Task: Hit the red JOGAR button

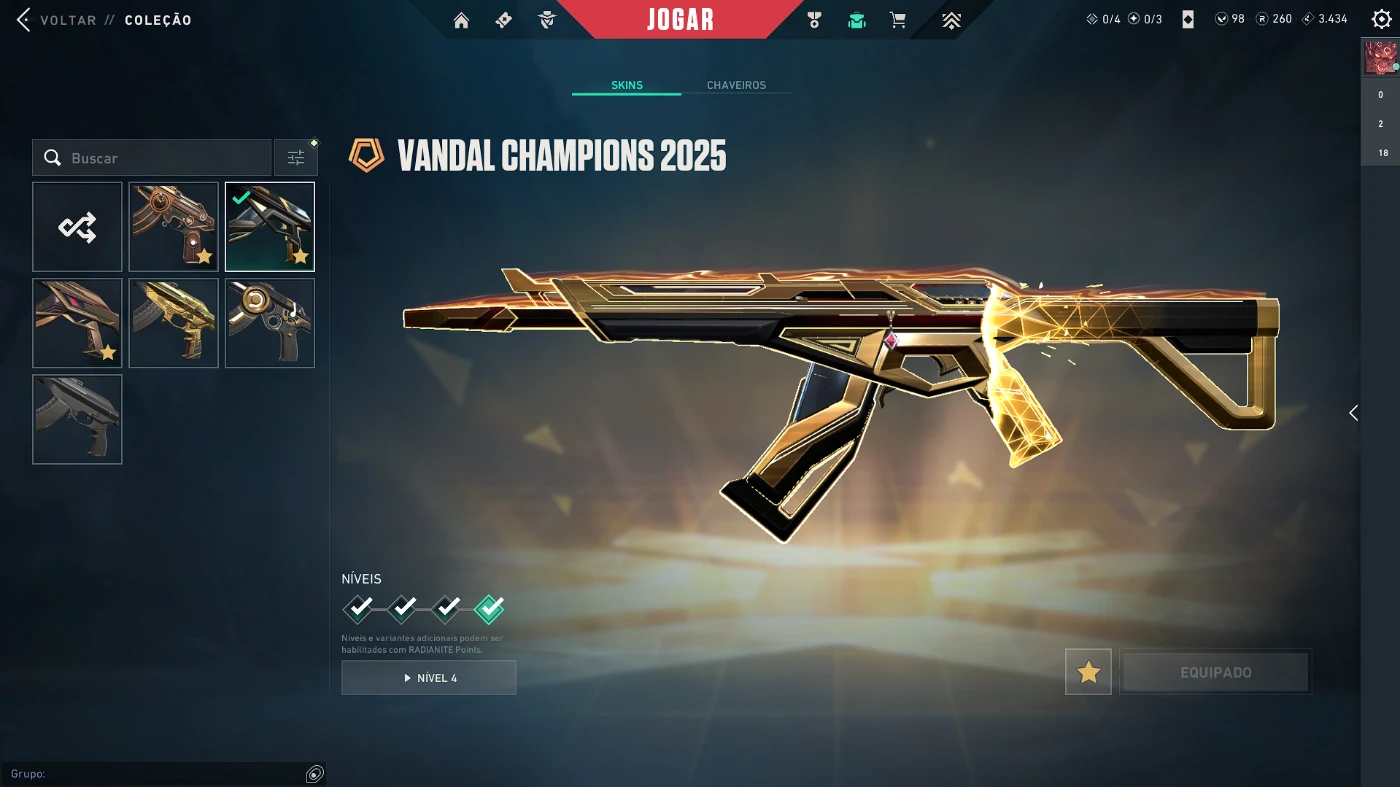Action: coord(680,19)
